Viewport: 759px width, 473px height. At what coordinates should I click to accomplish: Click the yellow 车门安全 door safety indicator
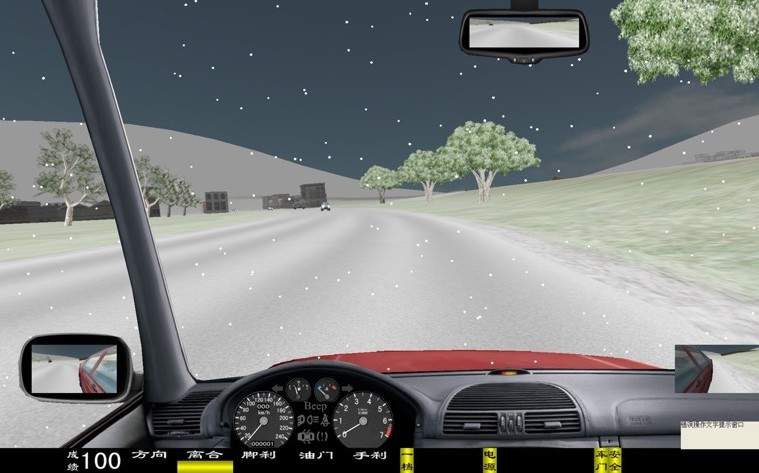pyautogui.click(x=608, y=460)
